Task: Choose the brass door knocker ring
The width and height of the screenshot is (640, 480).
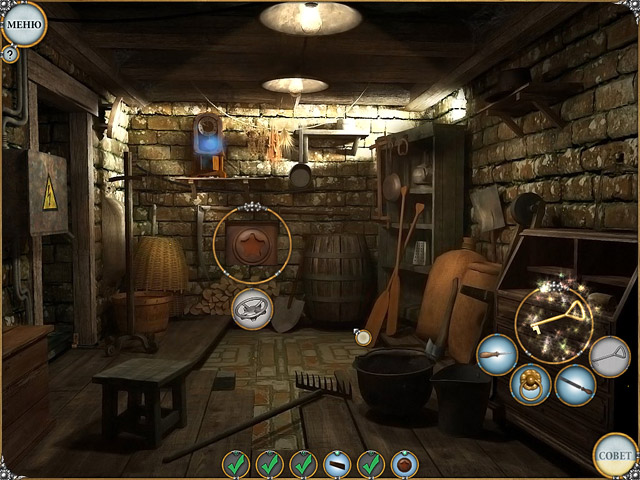Action: click(530, 384)
